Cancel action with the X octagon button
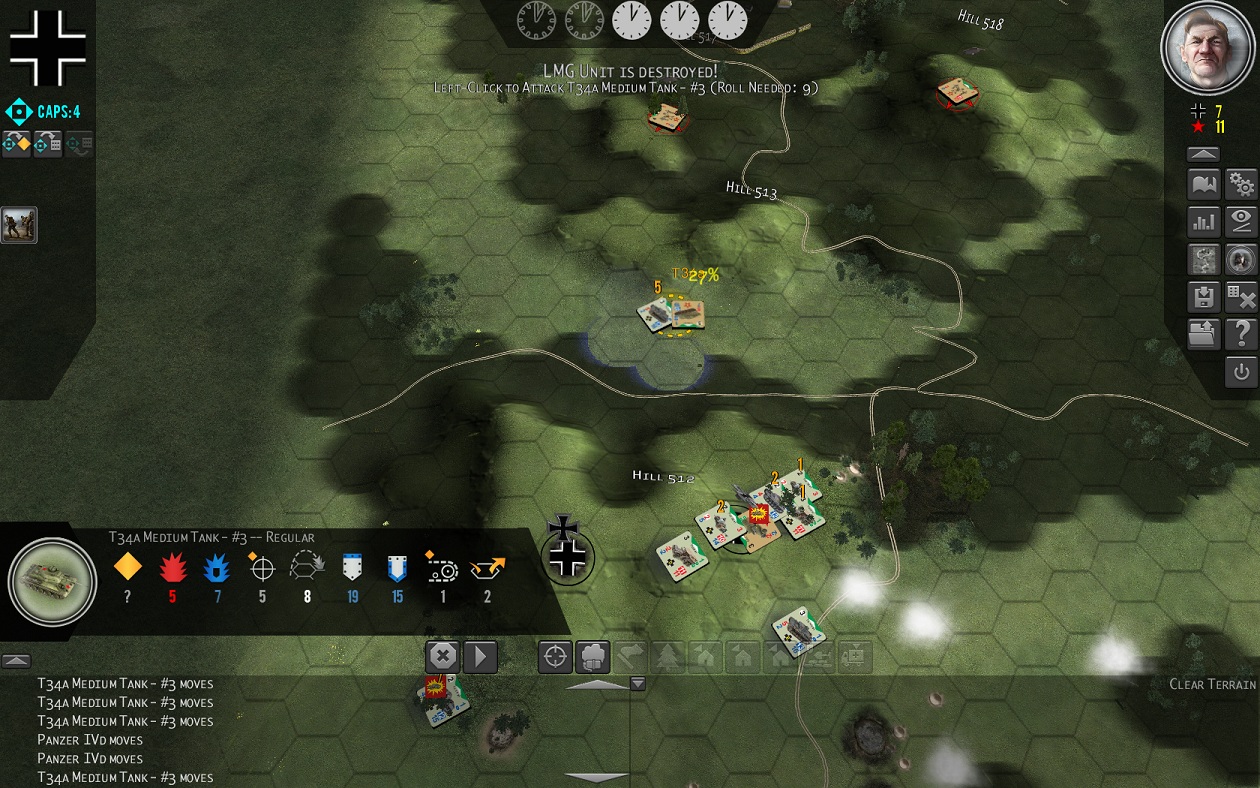1260x788 pixels. pyautogui.click(x=442, y=657)
